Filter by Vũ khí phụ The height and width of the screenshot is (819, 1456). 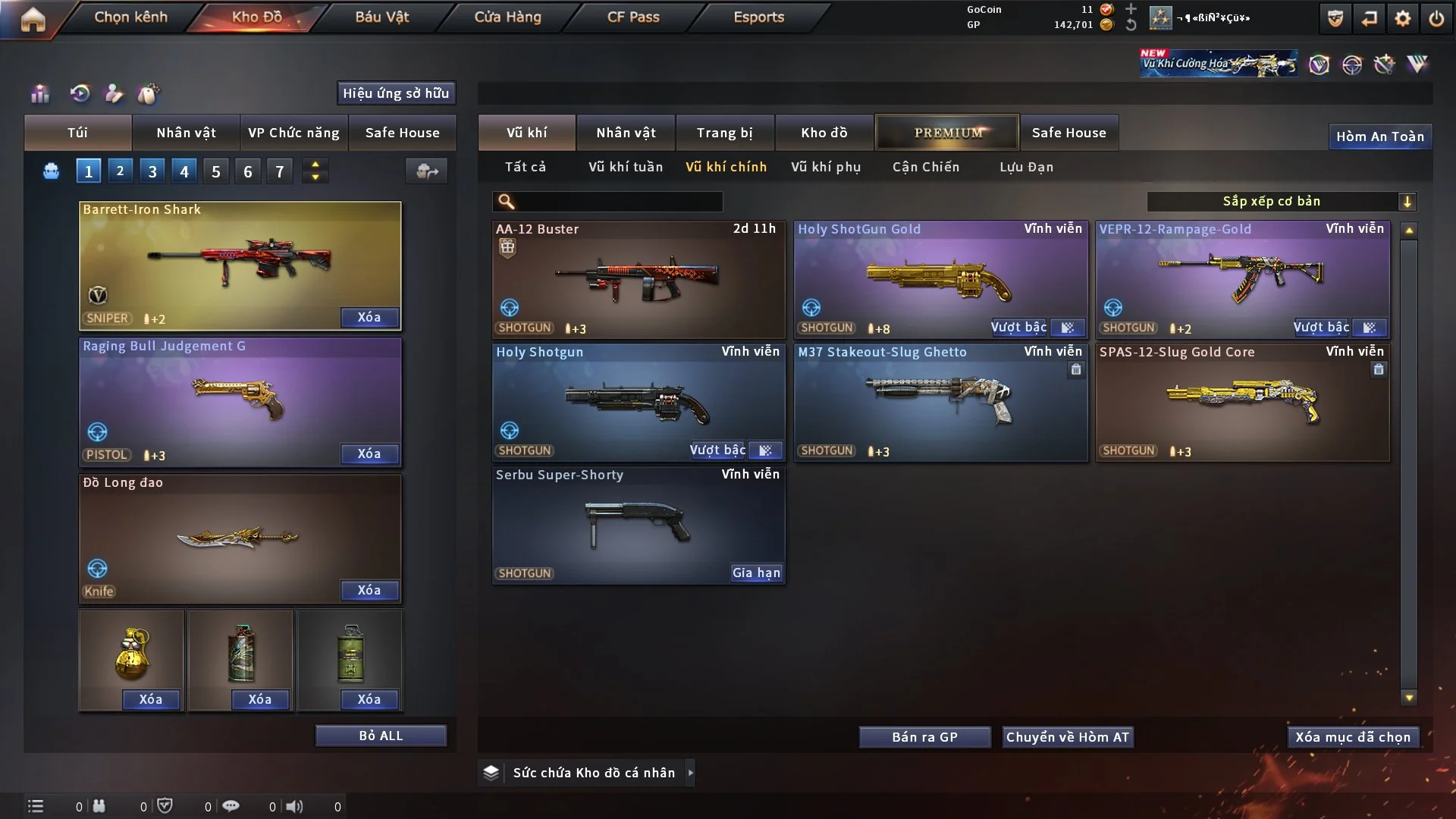coord(825,167)
